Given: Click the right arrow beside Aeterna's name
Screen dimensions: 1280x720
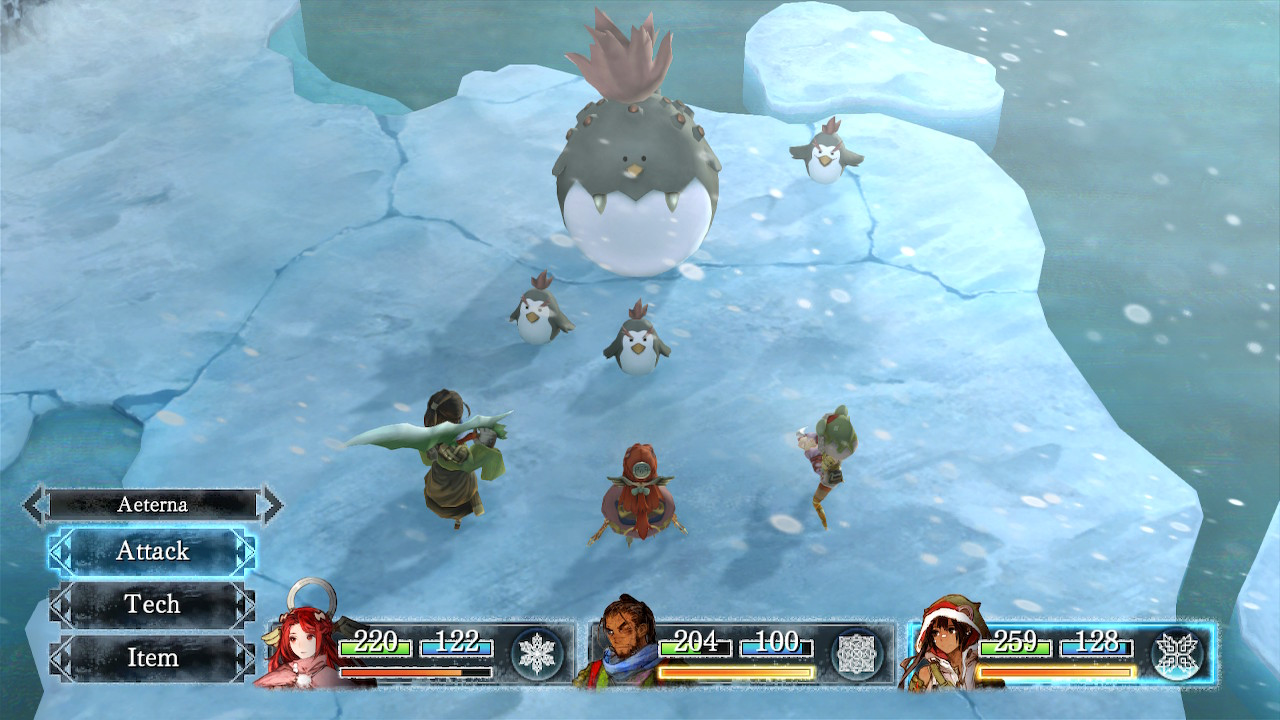Looking at the screenshot, I should coord(270,505).
